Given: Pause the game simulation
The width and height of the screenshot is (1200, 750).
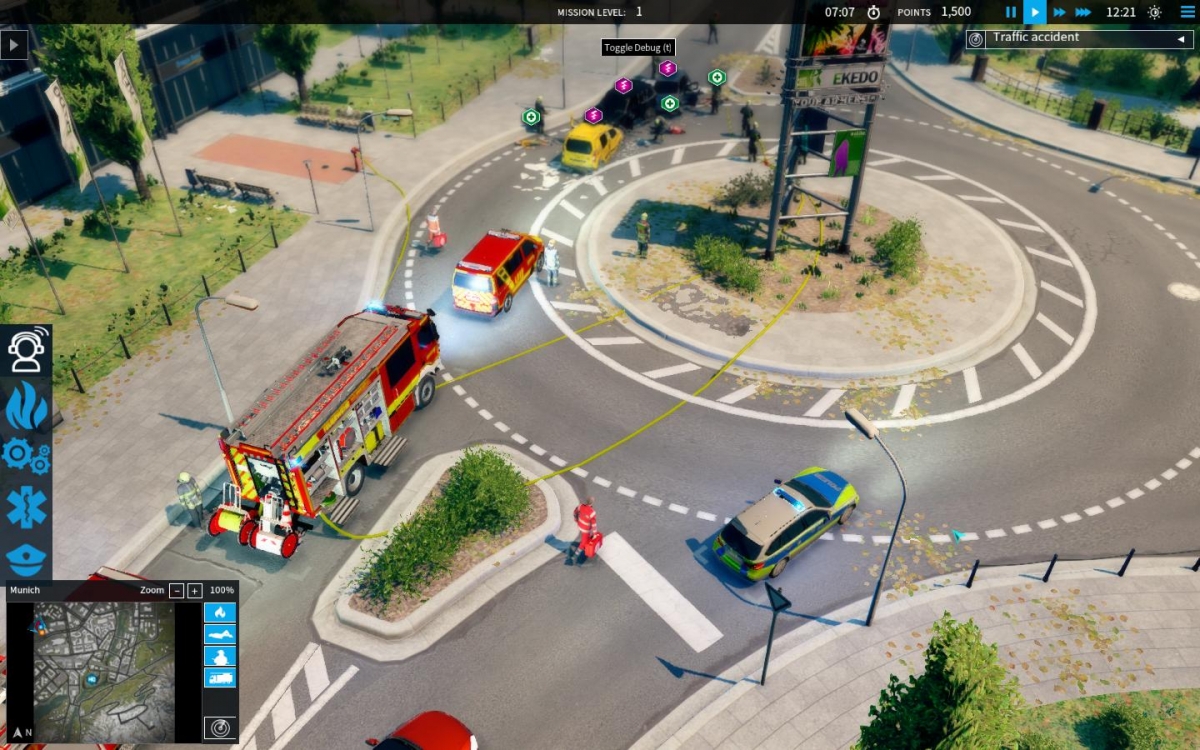Looking at the screenshot, I should pyautogui.click(x=1010, y=12).
